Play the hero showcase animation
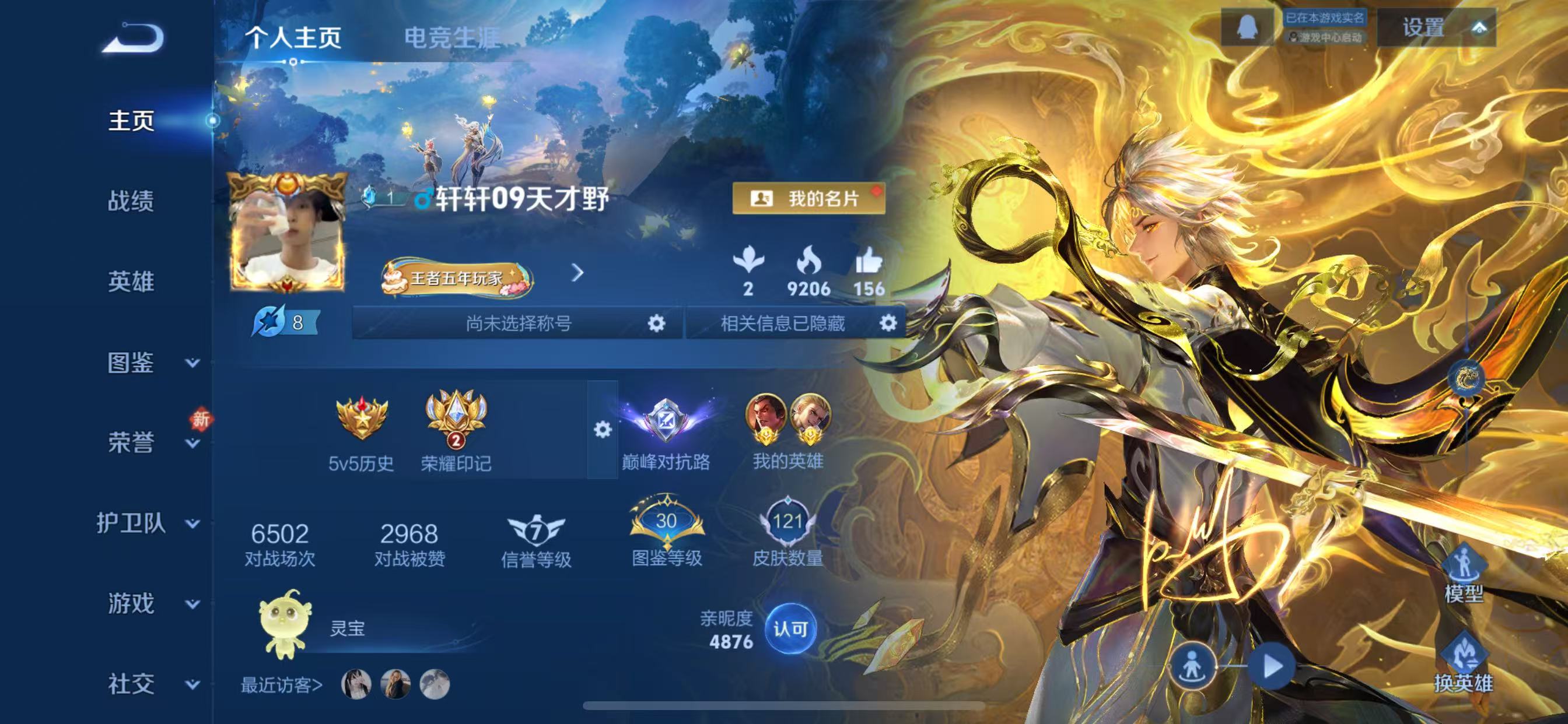 tap(1272, 666)
